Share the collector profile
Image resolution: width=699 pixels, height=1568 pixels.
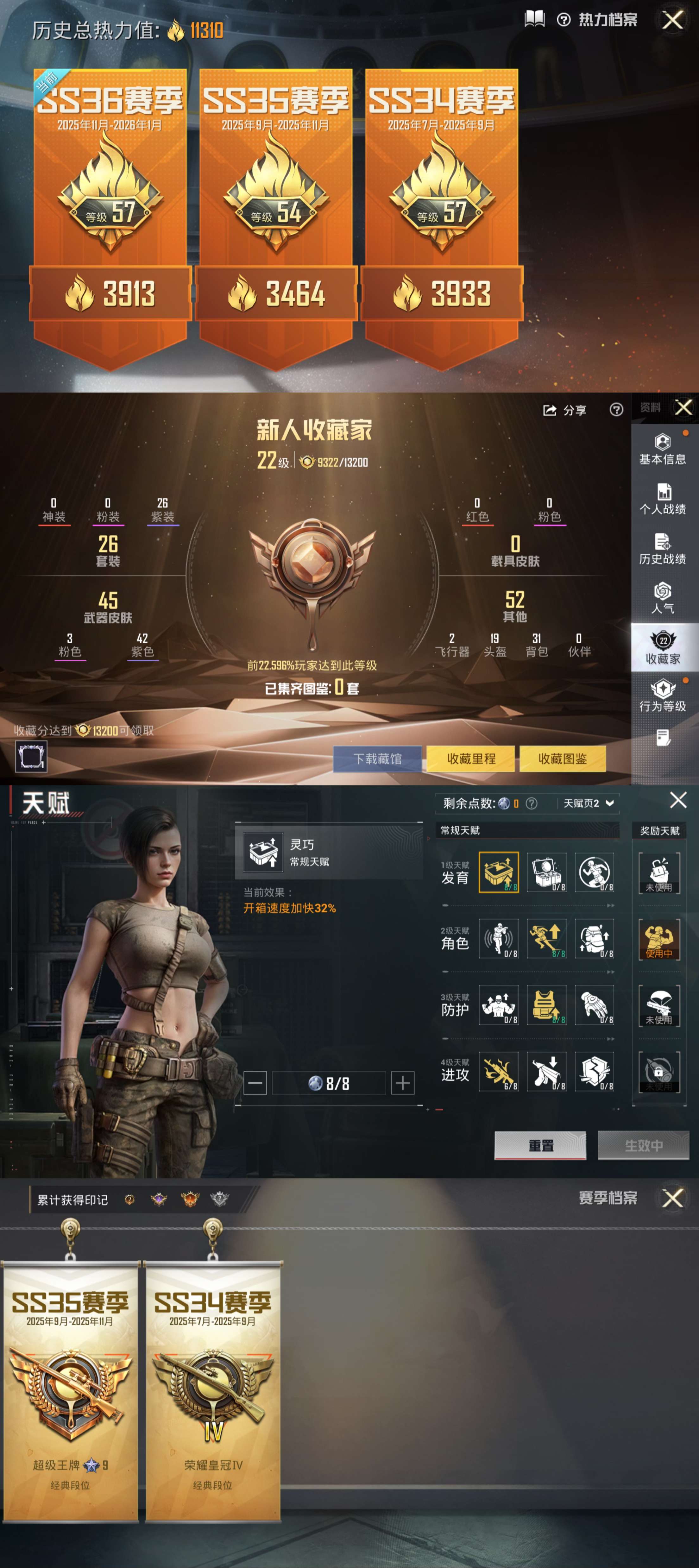tap(564, 410)
